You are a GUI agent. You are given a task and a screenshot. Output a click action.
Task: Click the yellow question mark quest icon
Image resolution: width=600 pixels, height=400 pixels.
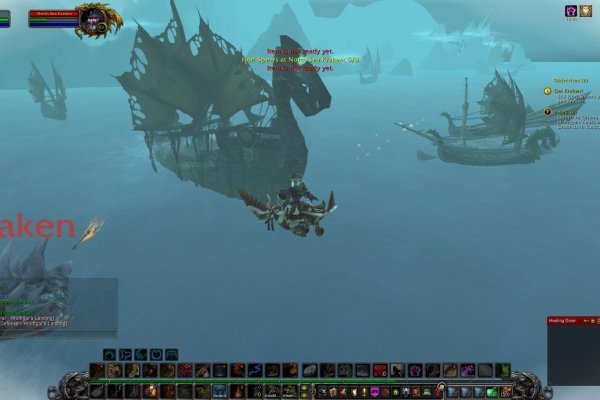[547, 90]
